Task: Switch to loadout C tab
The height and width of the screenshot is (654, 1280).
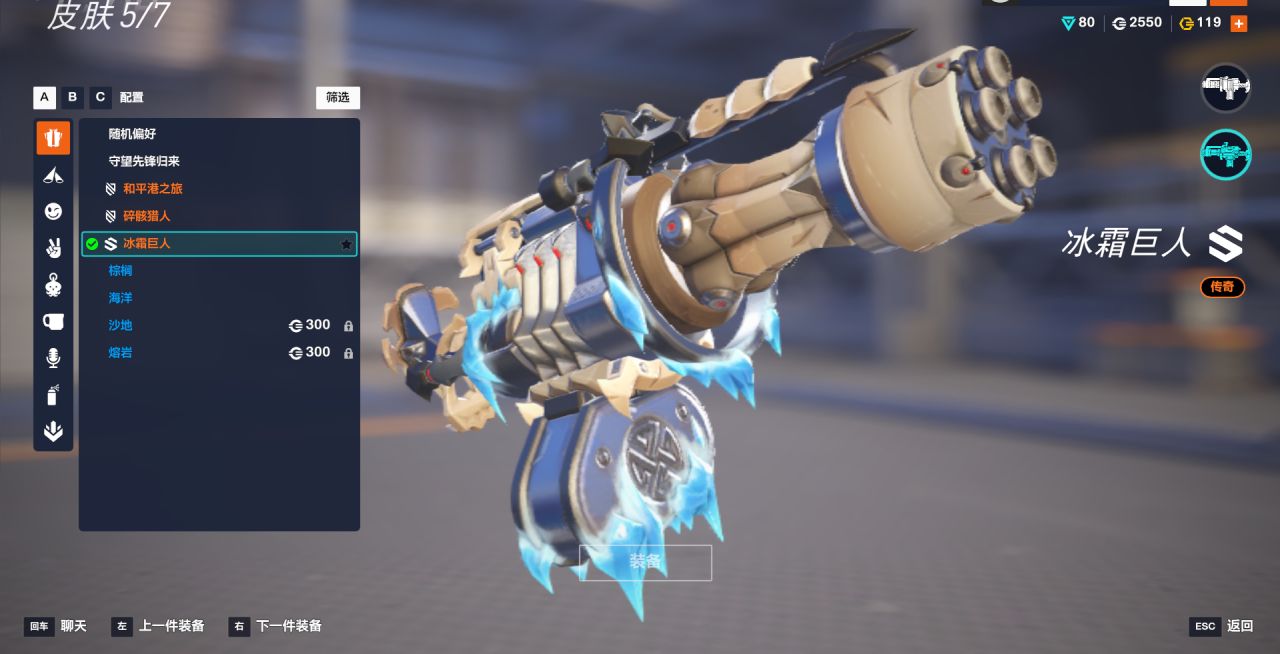Action: [x=100, y=97]
